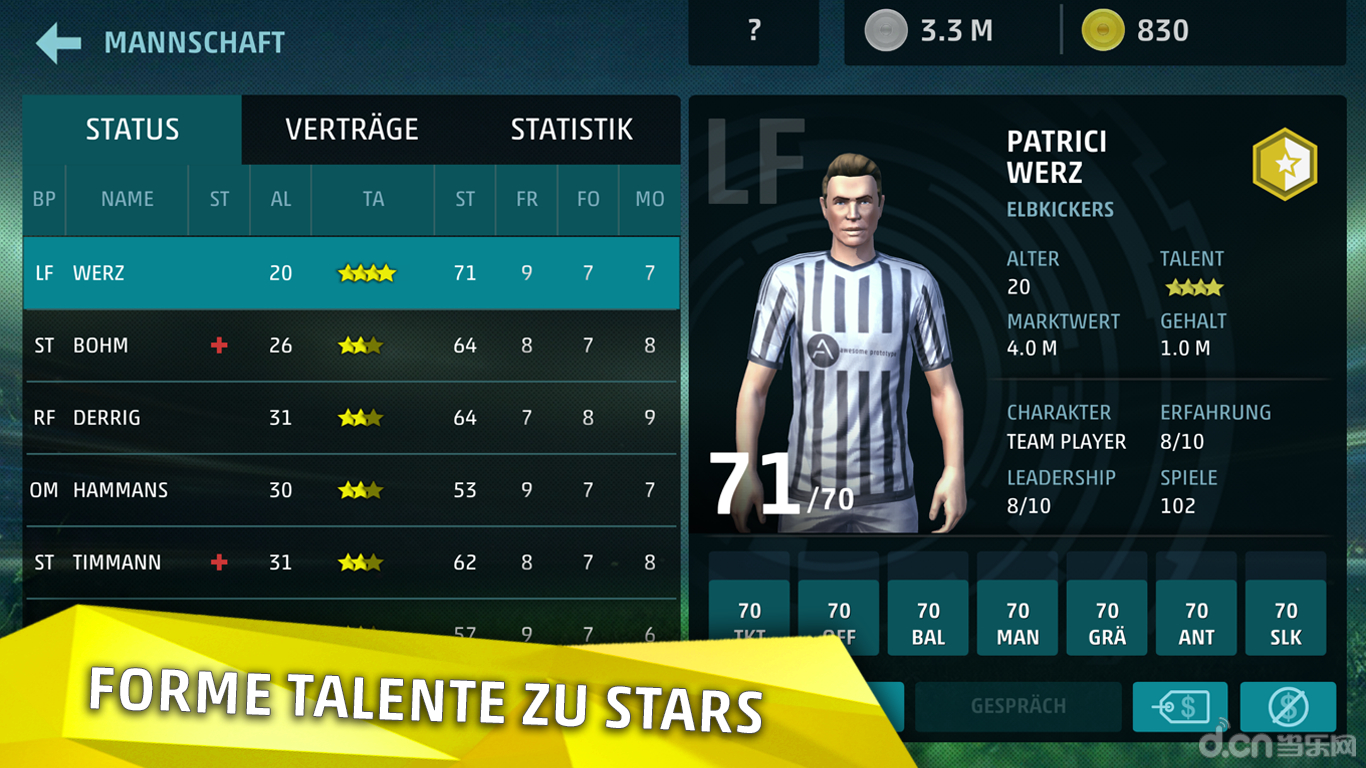Pick Hammans from the squad list
Image resolution: width=1366 pixels, height=768 pixels.
(350, 490)
